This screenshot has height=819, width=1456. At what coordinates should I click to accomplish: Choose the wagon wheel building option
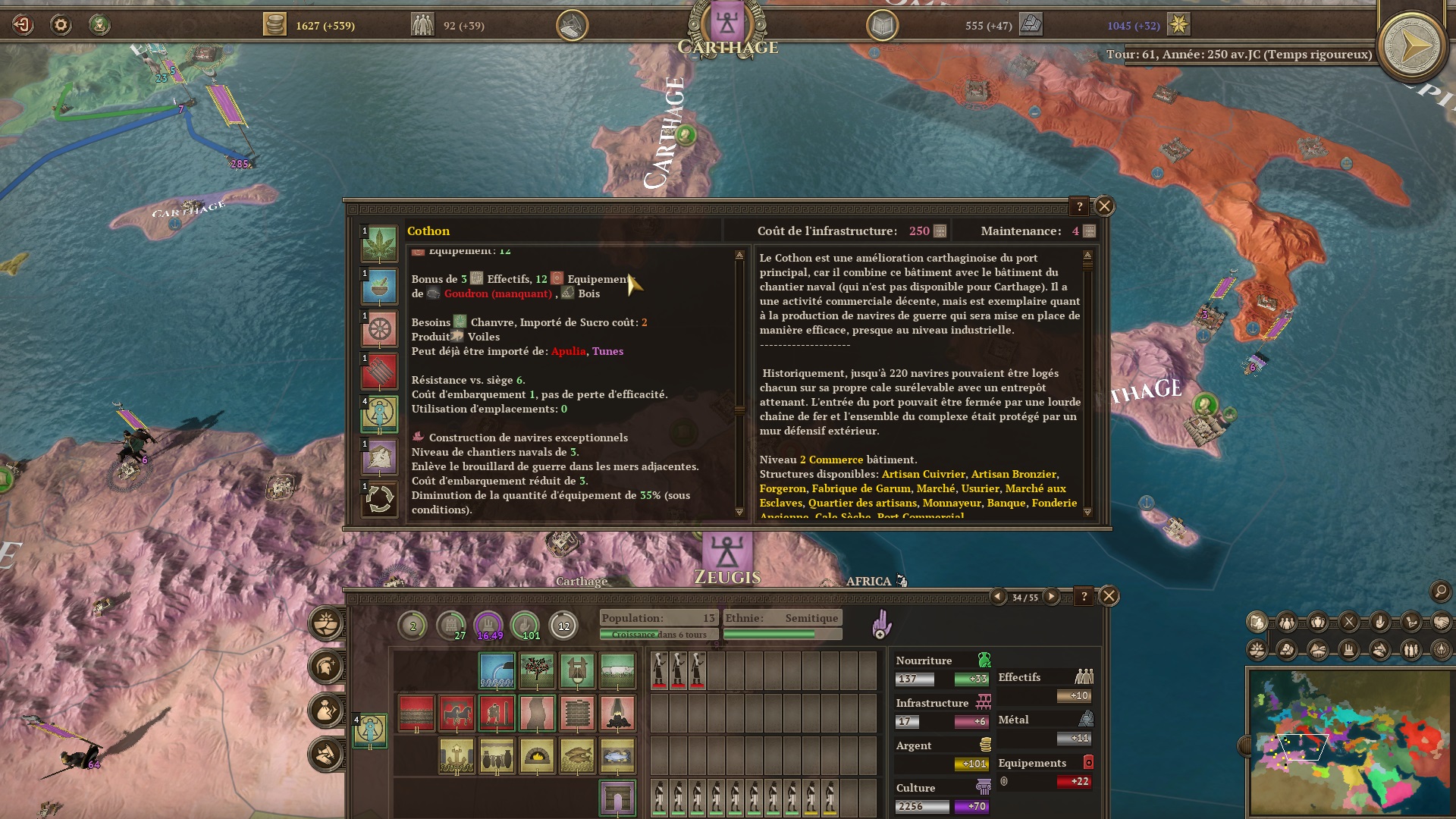pyautogui.click(x=379, y=329)
